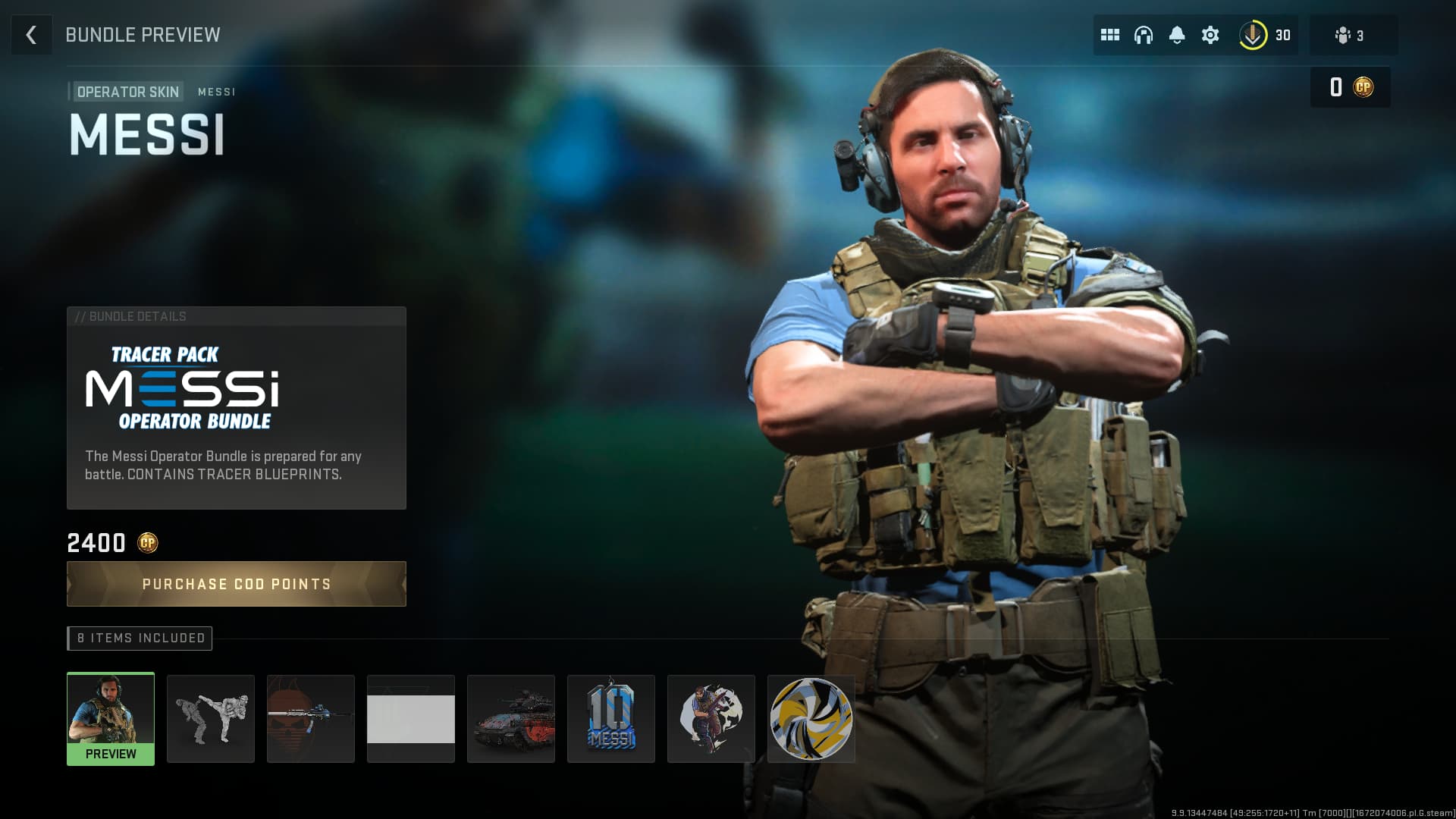Preview the tank vehicle skin item
Screen dimensions: 1456x819
pyautogui.click(x=511, y=718)
